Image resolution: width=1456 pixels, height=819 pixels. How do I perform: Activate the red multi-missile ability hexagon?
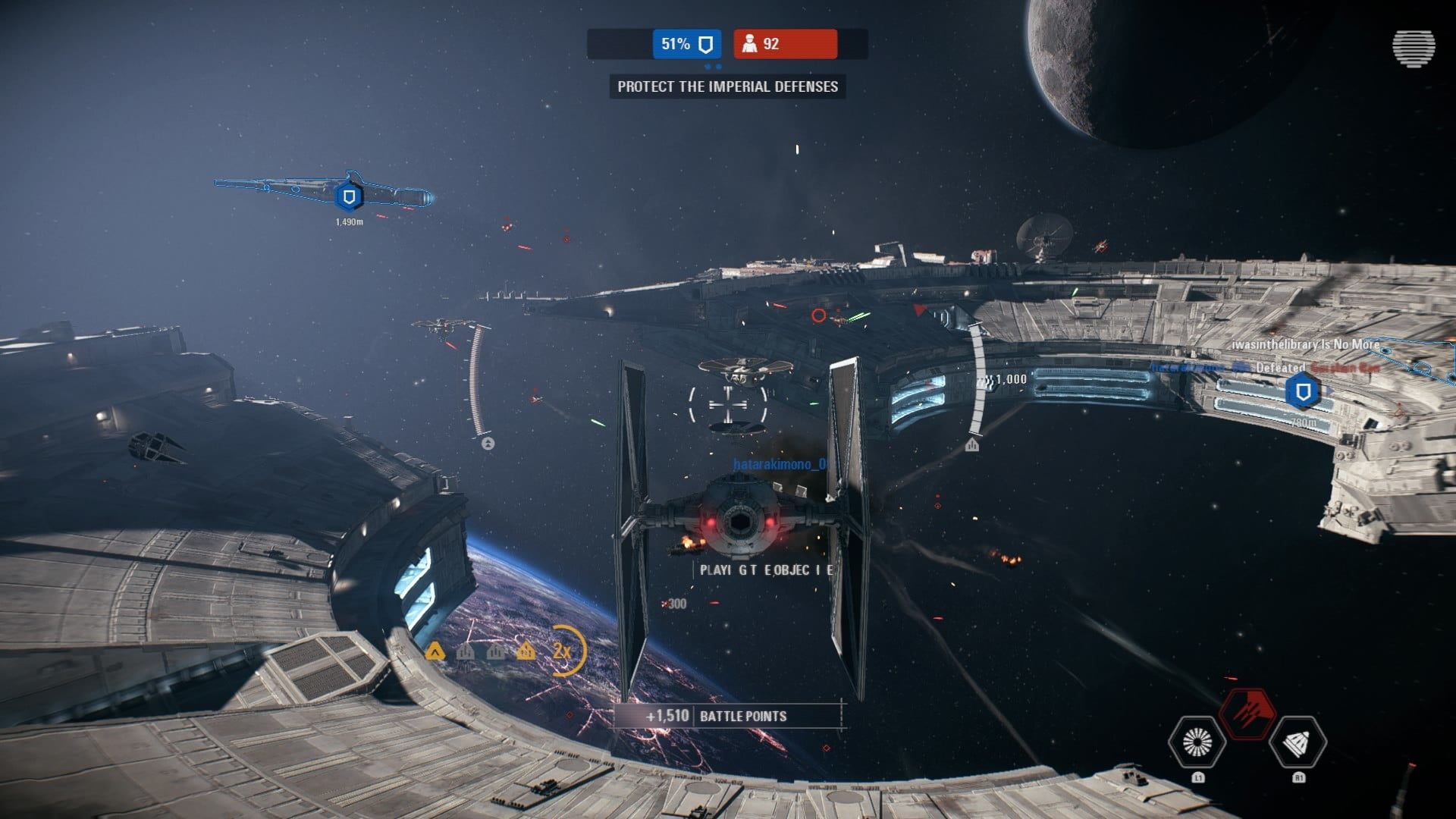coord(1247,714)
